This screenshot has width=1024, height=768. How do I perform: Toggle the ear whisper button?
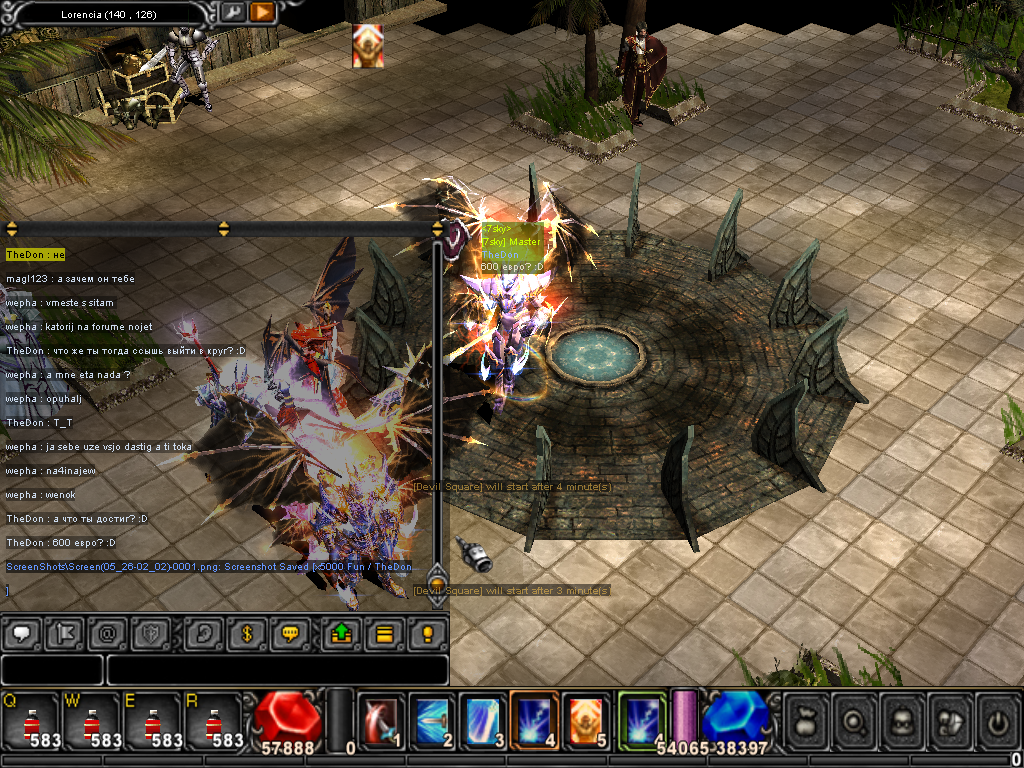(205, 633)
